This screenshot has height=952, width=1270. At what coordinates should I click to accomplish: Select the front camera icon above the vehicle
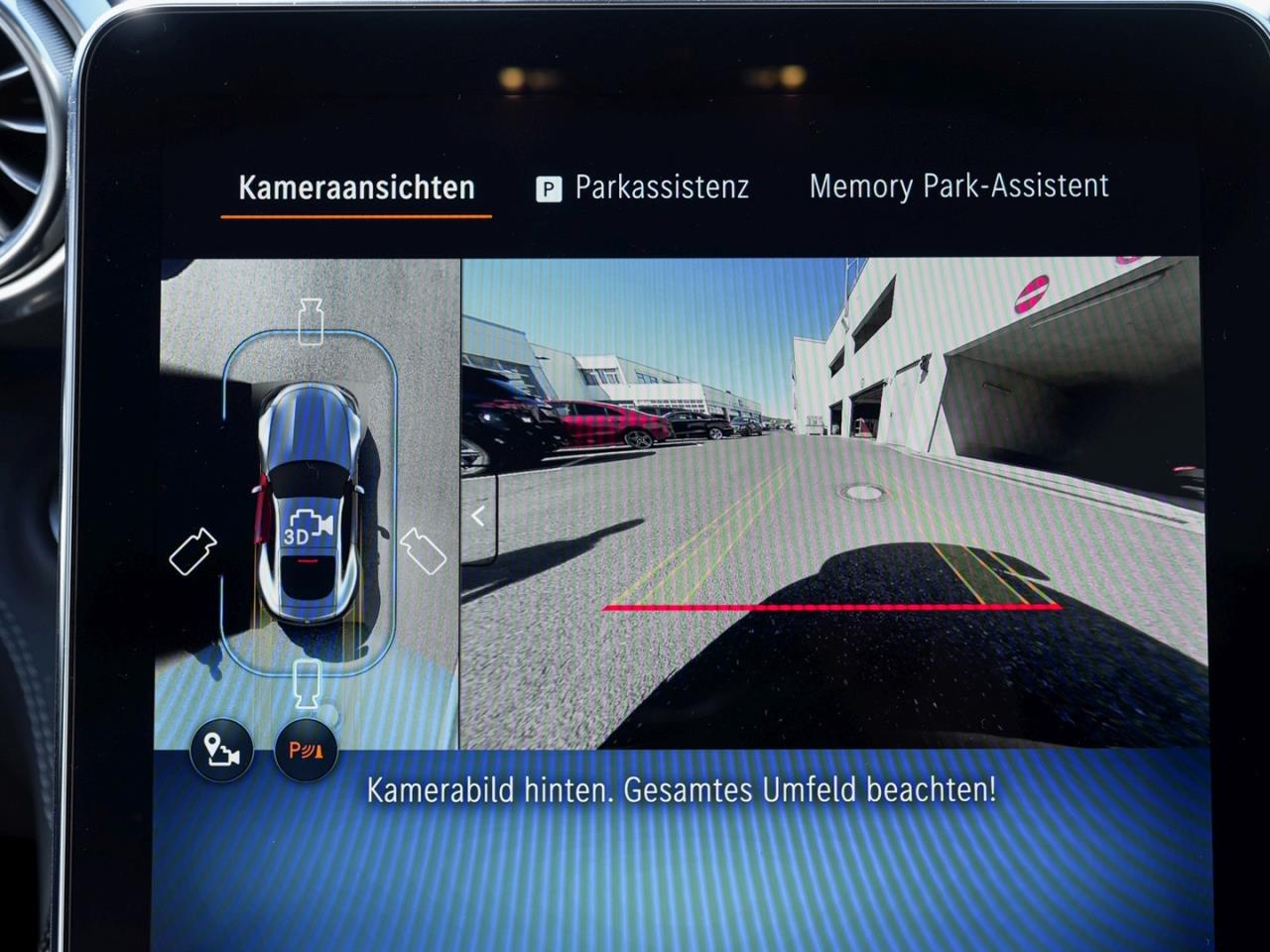point(311,313)
